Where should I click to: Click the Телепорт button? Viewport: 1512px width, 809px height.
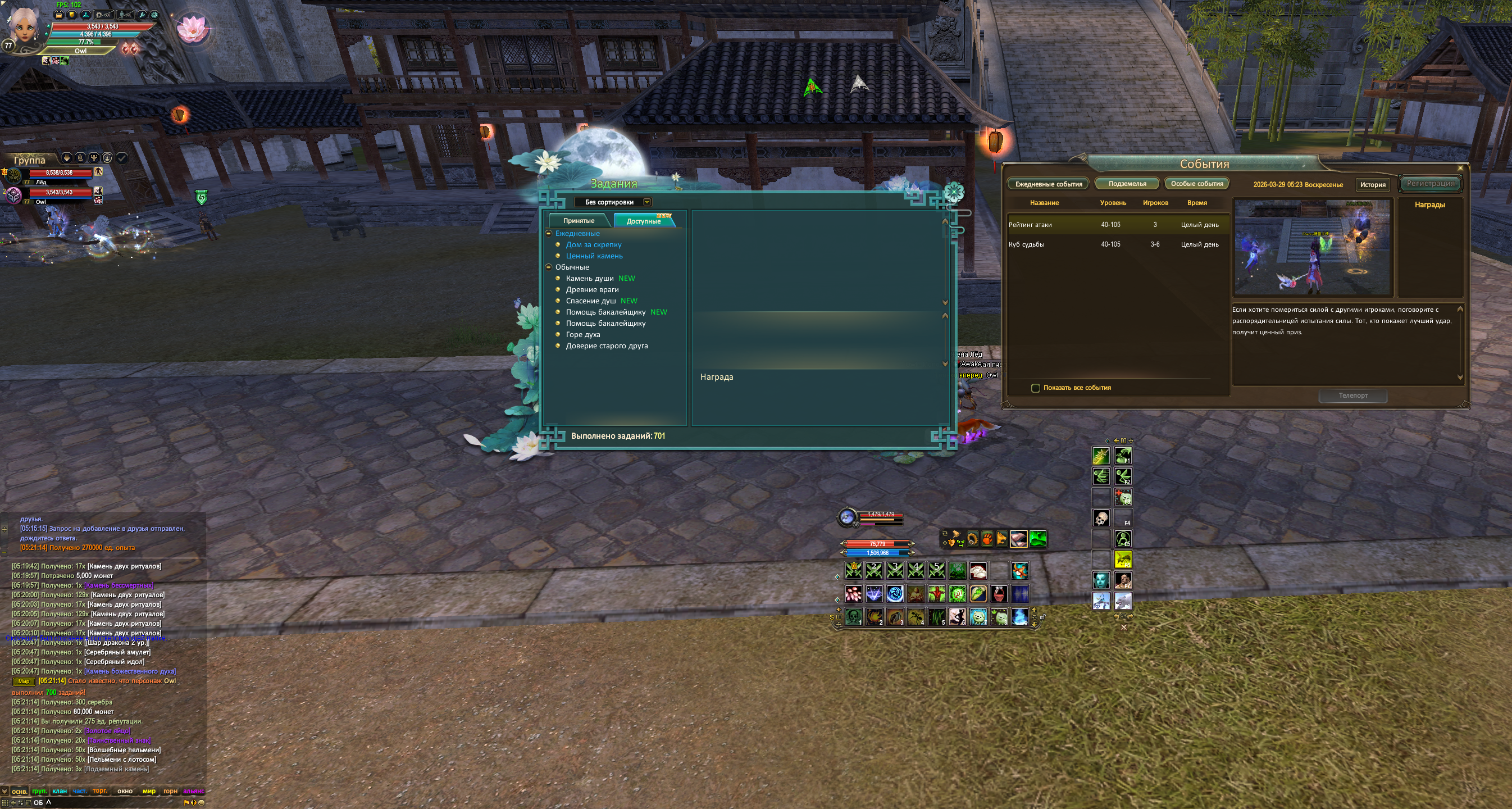[x=1352, y=396]
